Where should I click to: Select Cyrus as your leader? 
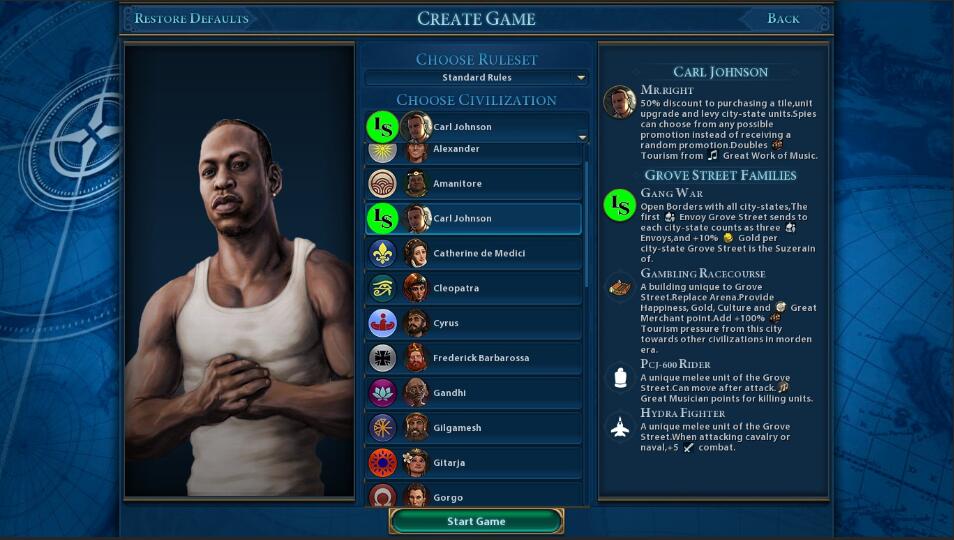coord(474,323)
